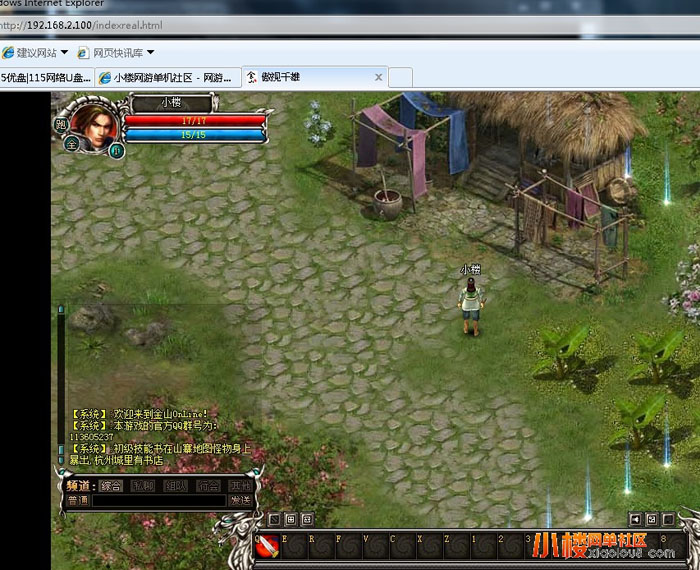Send the chat message with 发送

click(240, 500)
